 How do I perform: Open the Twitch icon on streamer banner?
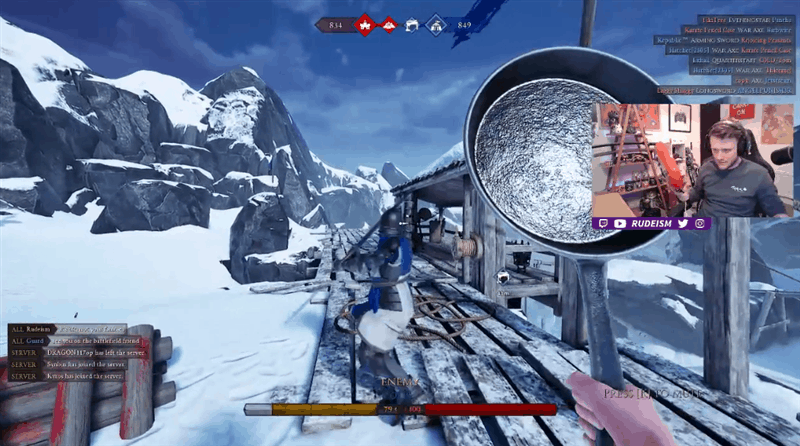(x=602, y=223)
